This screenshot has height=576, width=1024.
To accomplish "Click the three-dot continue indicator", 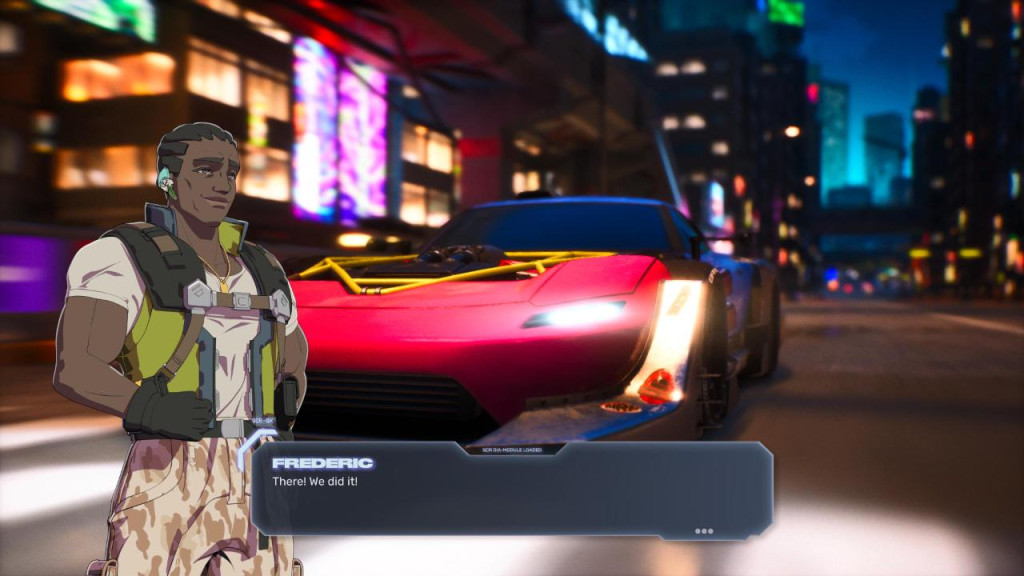I will click(704, 531).
